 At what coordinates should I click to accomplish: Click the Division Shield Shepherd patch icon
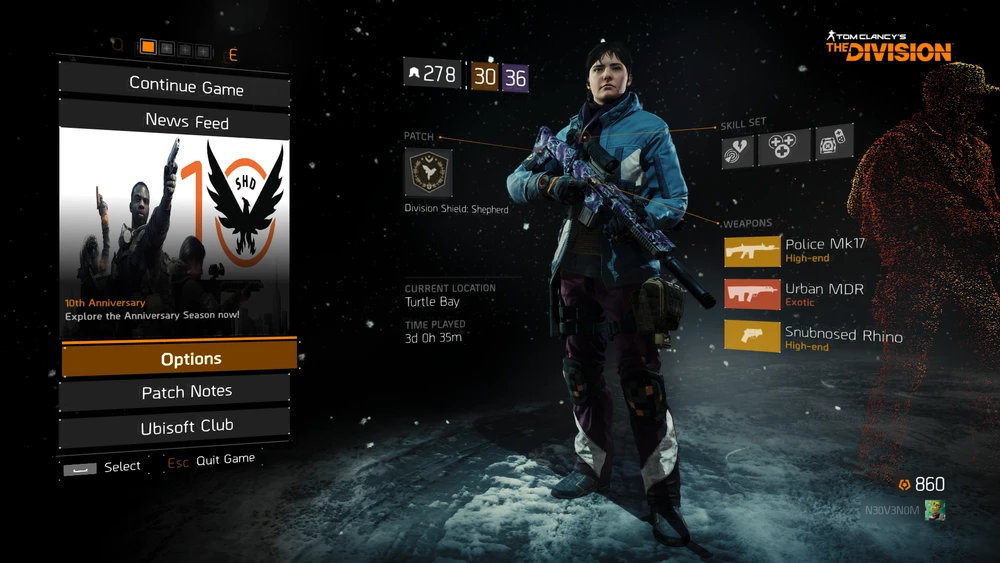coord(428,173)
